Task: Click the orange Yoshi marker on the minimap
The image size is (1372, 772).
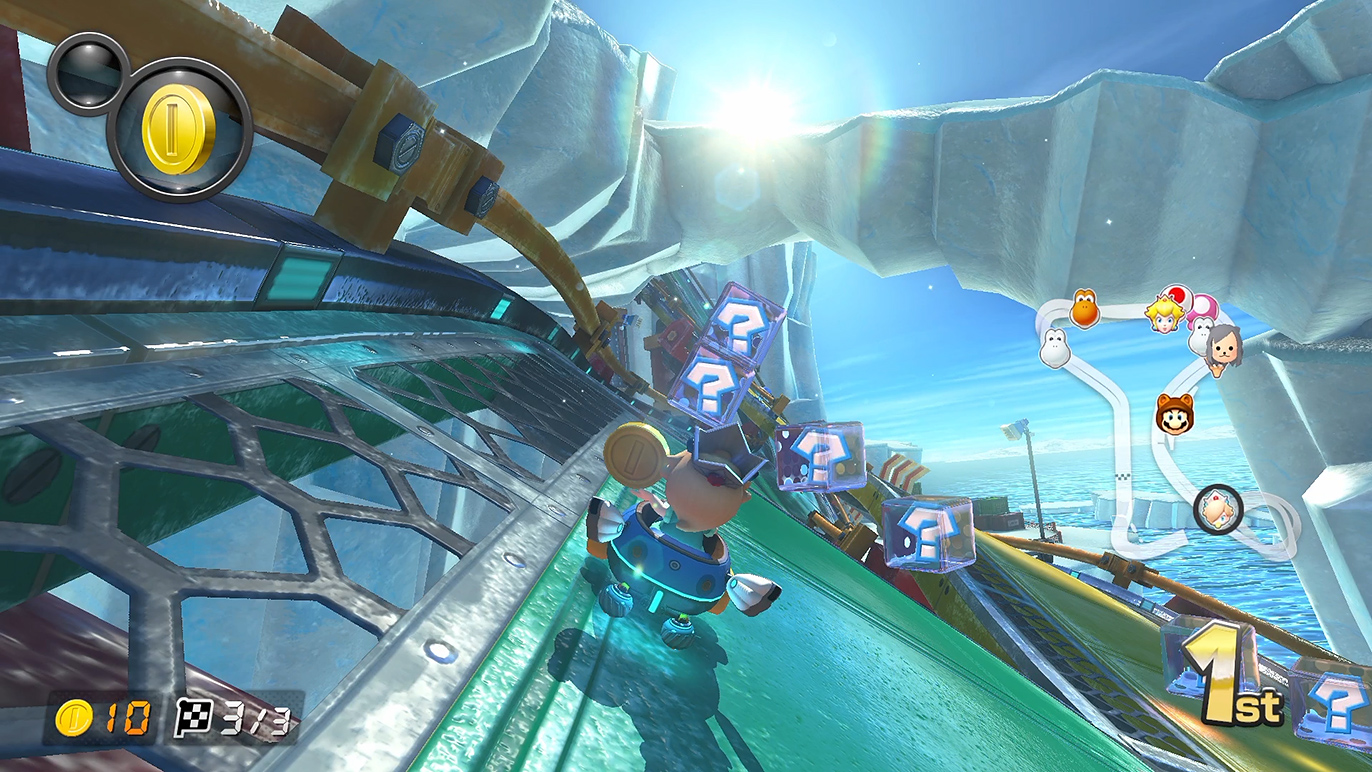Action: 1084,308
